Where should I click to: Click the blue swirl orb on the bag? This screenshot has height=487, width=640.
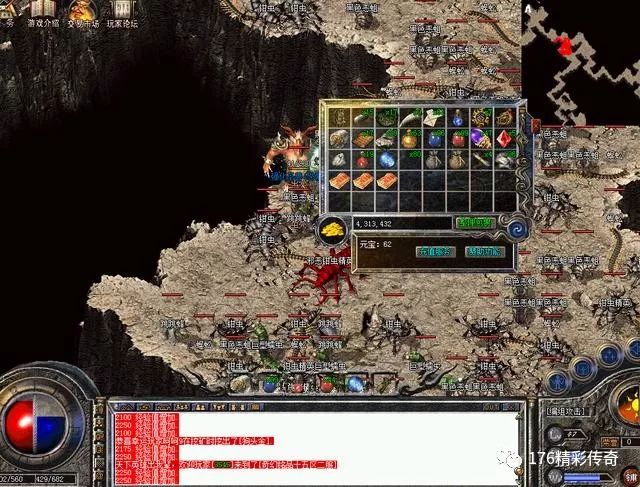click(517, 229)
